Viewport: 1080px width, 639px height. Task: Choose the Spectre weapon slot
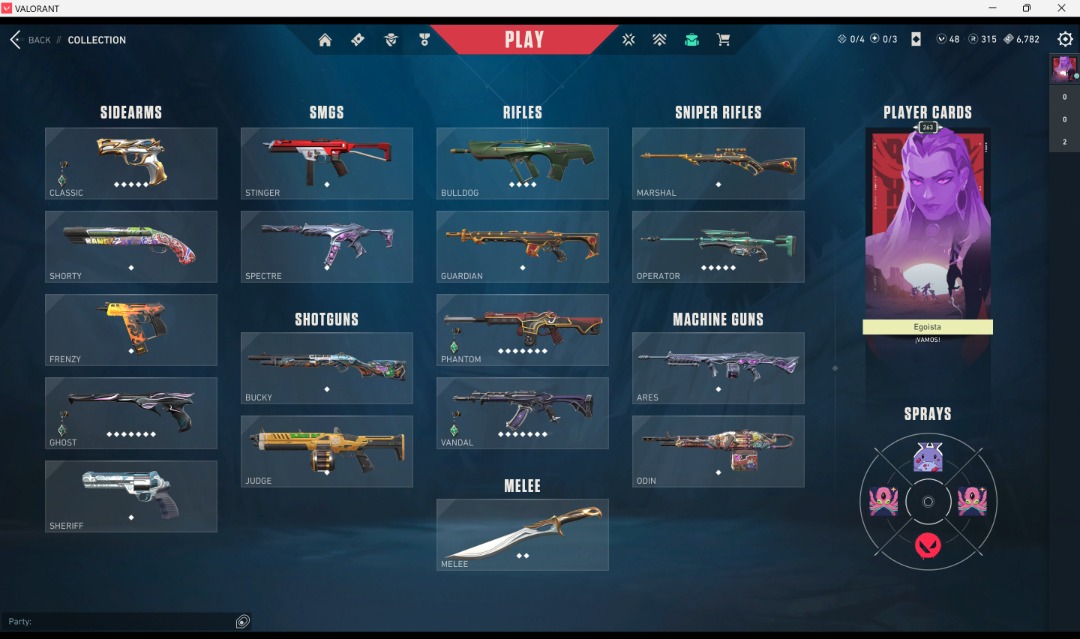[327, 246]
